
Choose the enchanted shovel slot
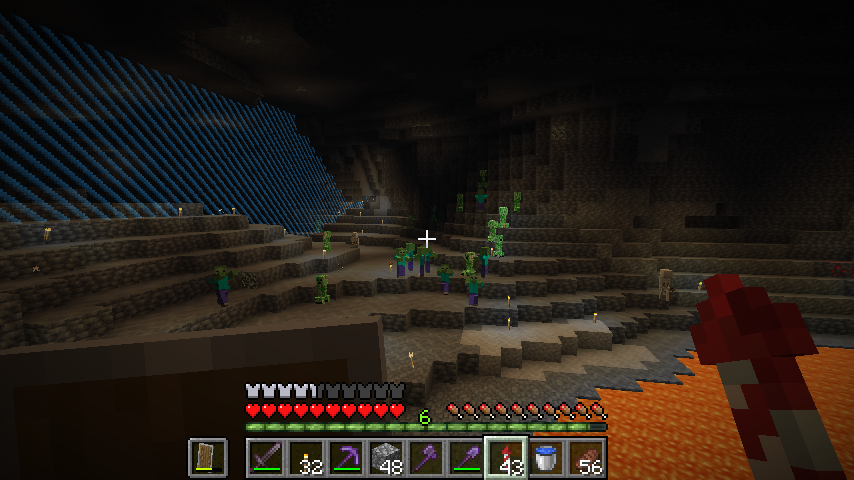466,458
